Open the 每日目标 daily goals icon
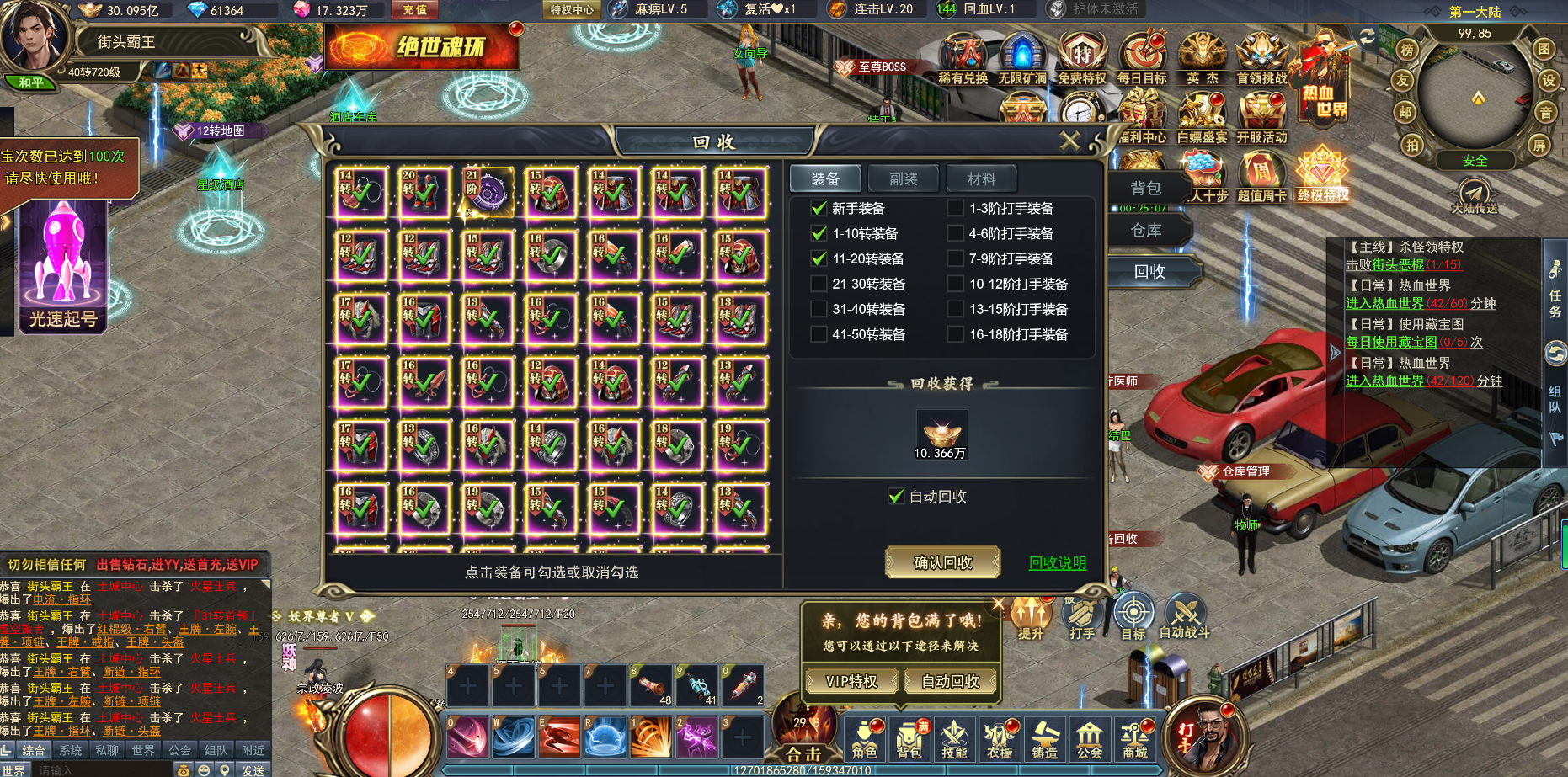The width and height of the screenshot is (1568, 777). (1142, 59)
